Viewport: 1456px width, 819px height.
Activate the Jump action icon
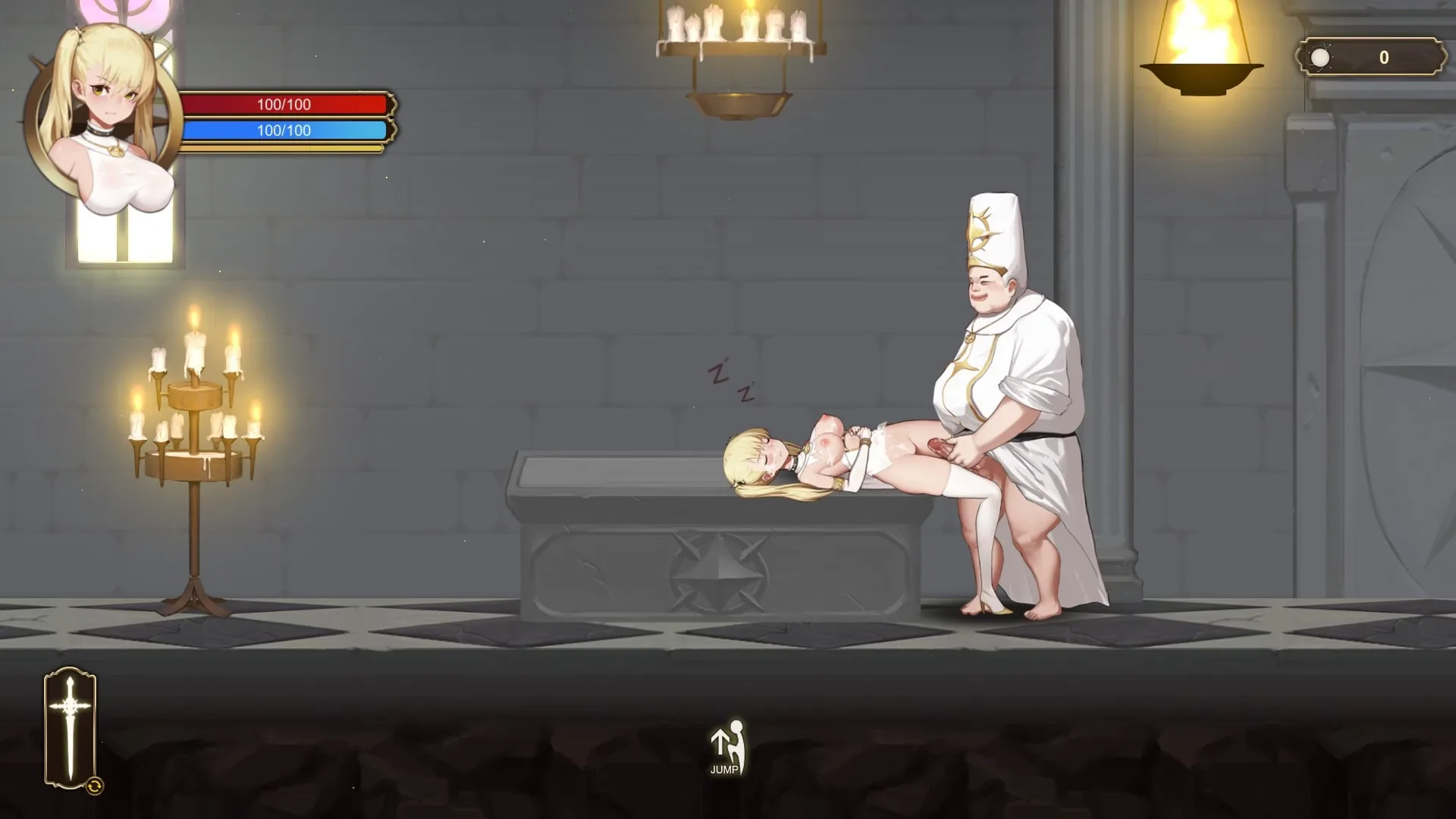point(726,747)
